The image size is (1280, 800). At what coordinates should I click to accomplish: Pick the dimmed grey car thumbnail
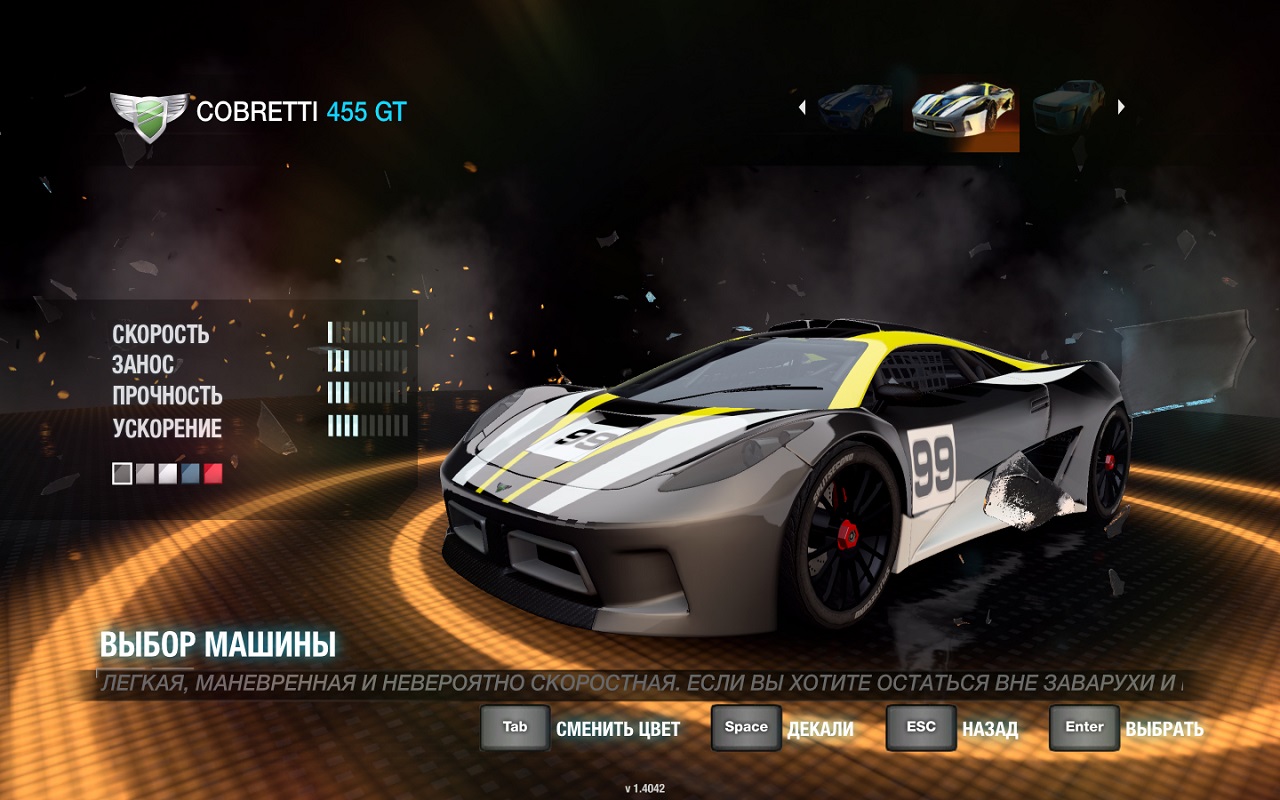[1068, 106]
